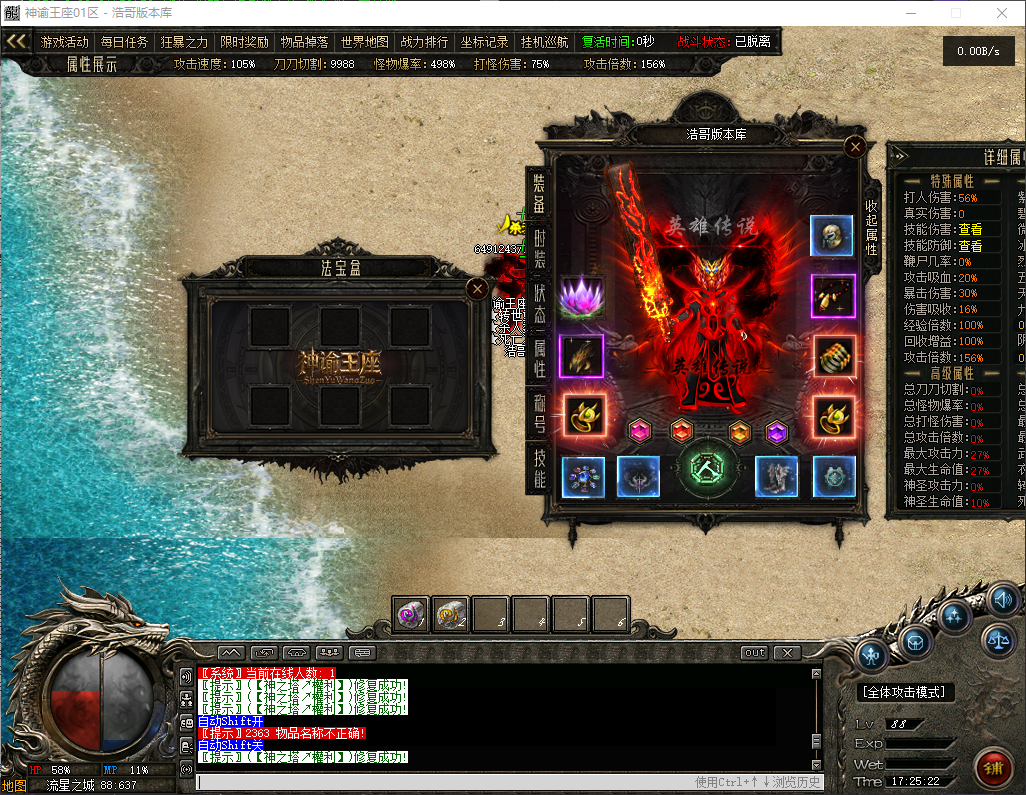Switch to the 时装 costume tab
1026x795 pixels.
[x=539, y=244]
